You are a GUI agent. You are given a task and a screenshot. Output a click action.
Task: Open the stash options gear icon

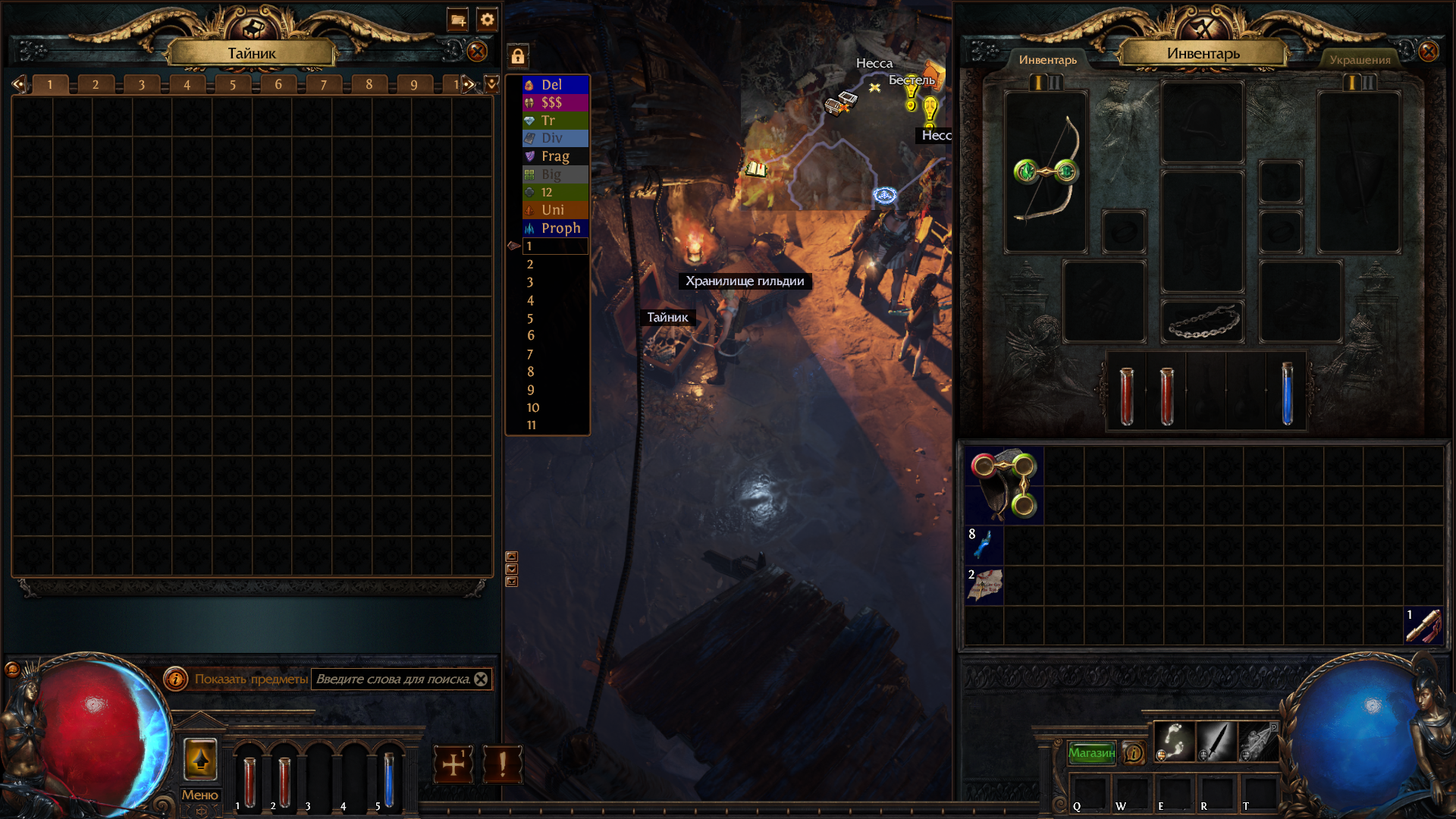point(488,20)
